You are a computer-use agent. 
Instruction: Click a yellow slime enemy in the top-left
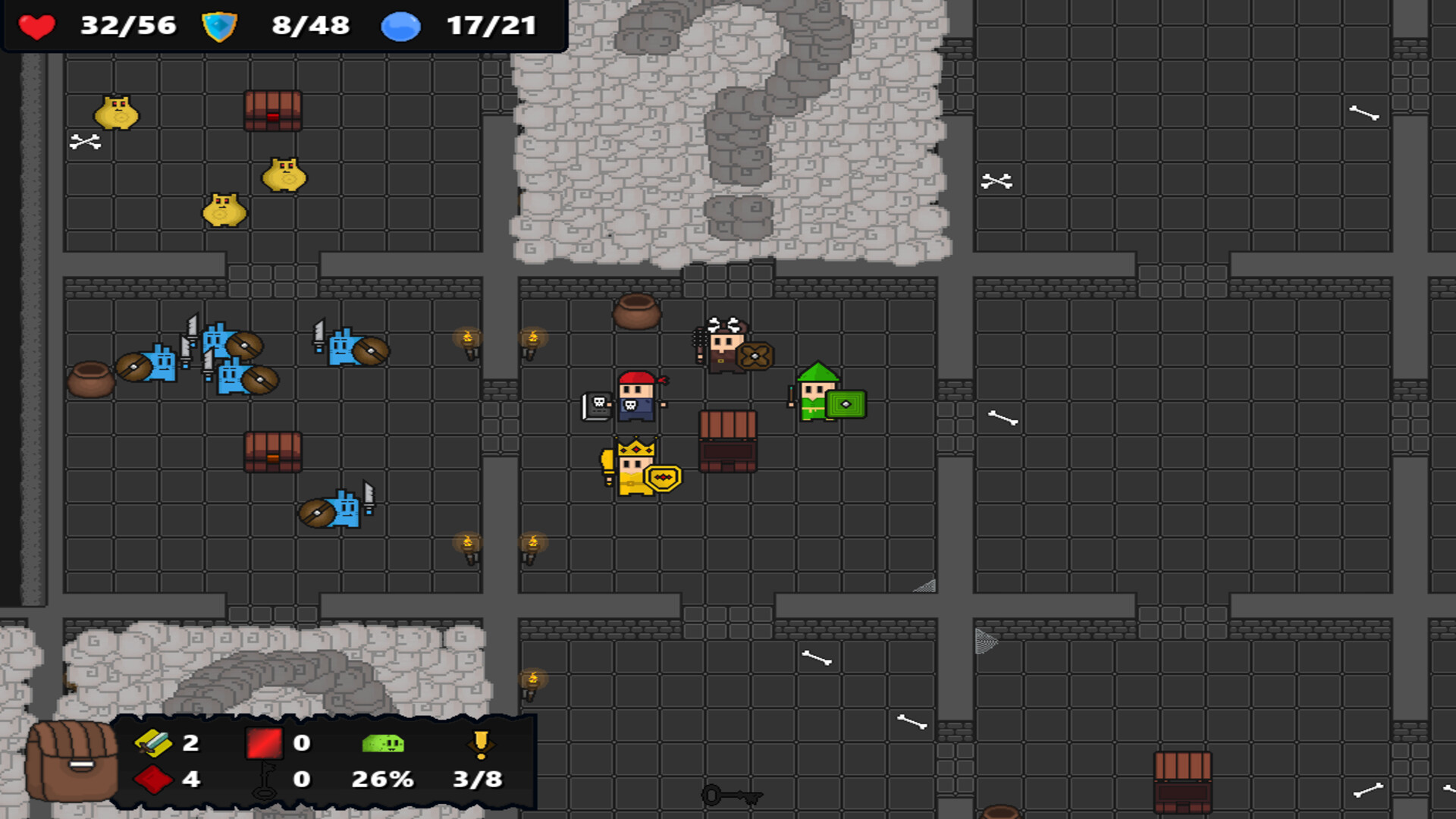tap(118, 114)
